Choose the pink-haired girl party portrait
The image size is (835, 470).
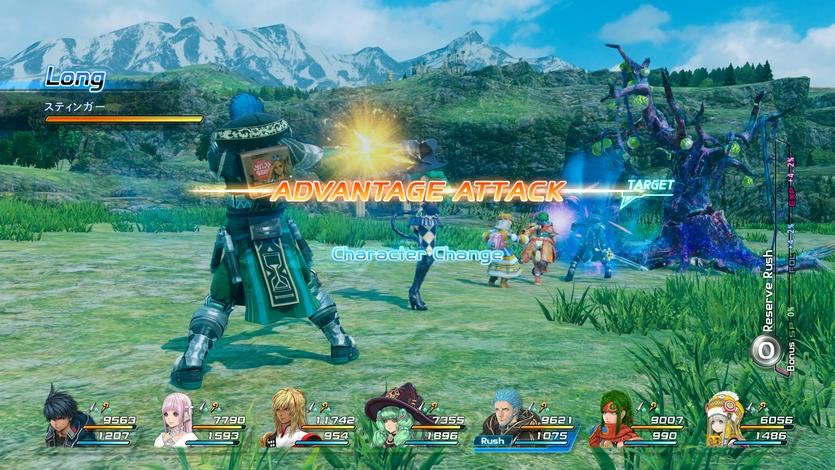(x=173, y=420)
